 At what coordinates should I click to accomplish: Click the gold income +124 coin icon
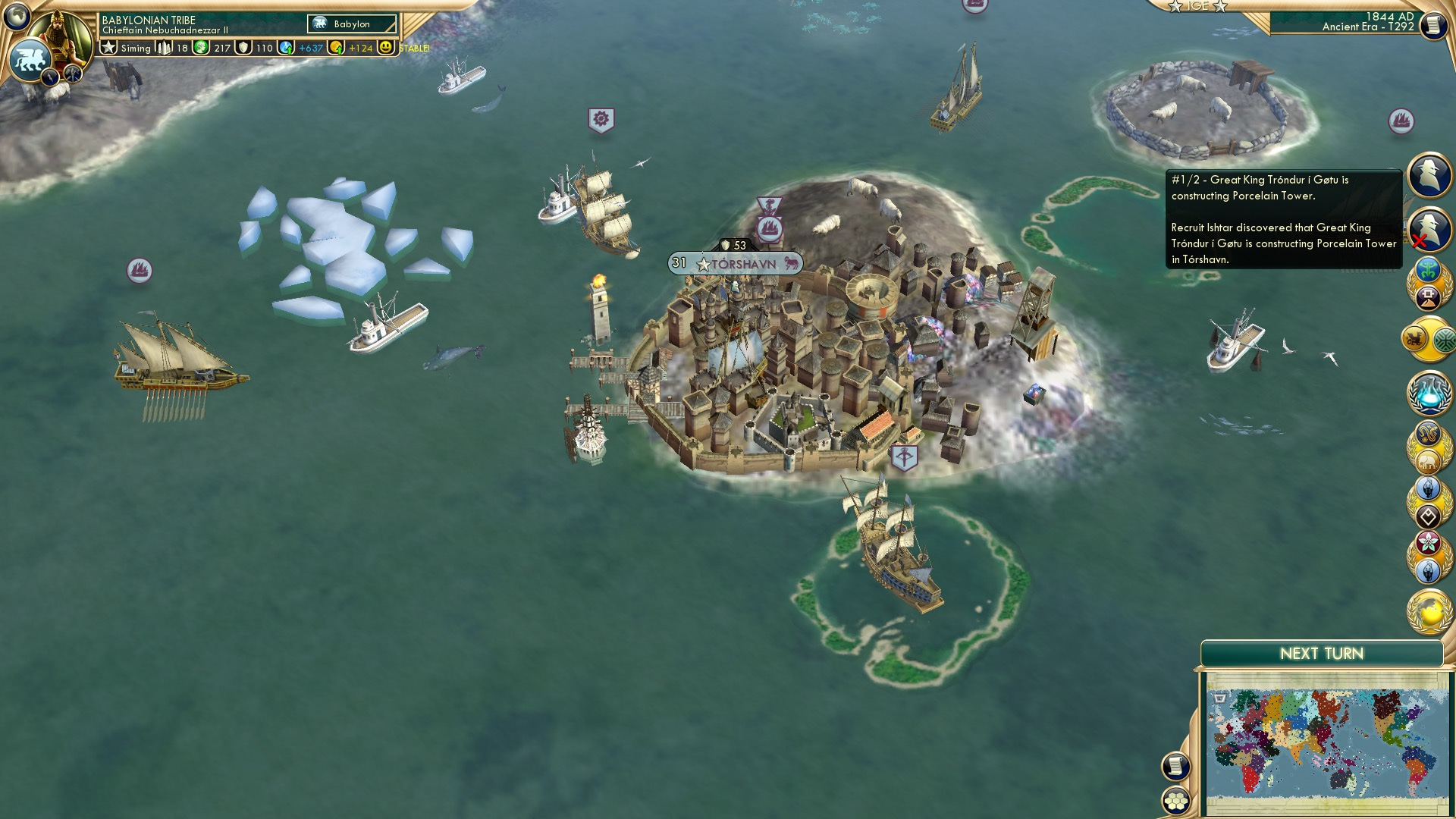334,47
